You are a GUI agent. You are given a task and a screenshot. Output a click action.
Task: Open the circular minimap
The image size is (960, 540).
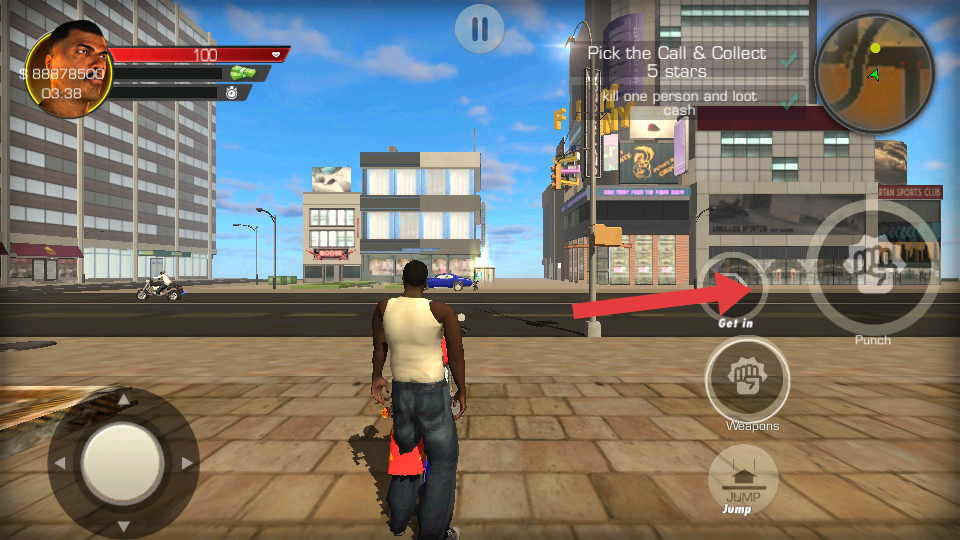[x=874, y=73]
